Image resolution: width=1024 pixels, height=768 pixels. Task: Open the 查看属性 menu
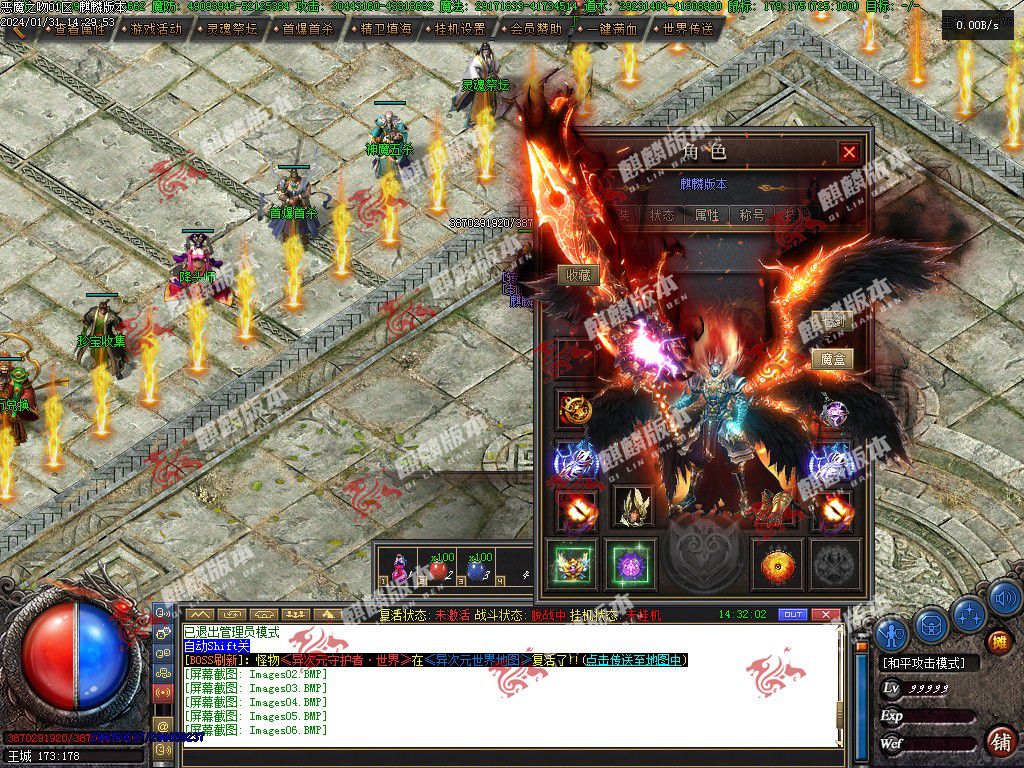(x=80, y=29)
